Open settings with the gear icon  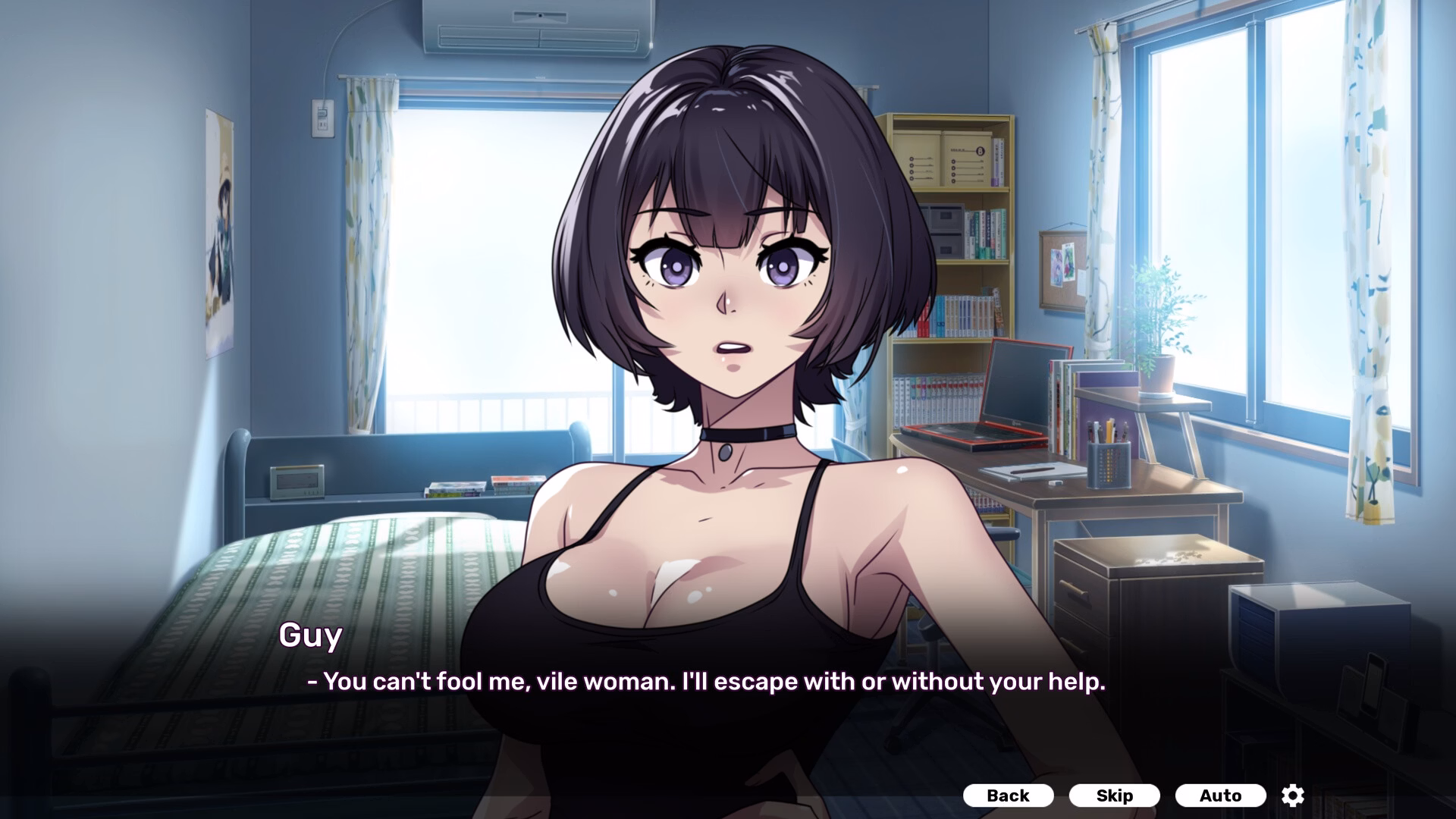click(1293, 795)
